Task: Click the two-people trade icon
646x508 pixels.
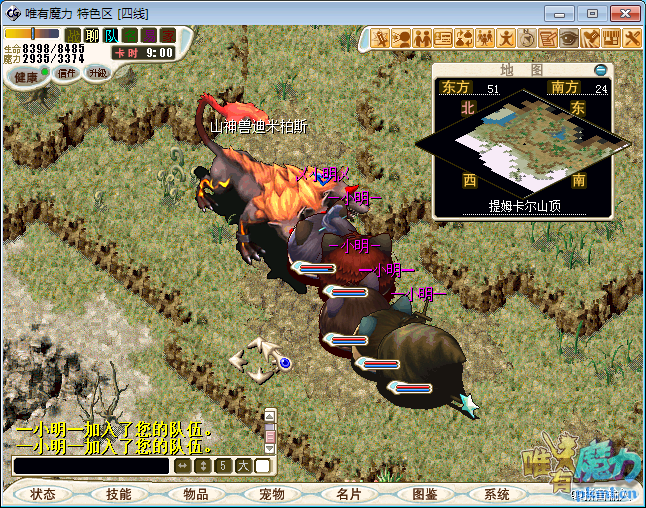Action: 422,38
